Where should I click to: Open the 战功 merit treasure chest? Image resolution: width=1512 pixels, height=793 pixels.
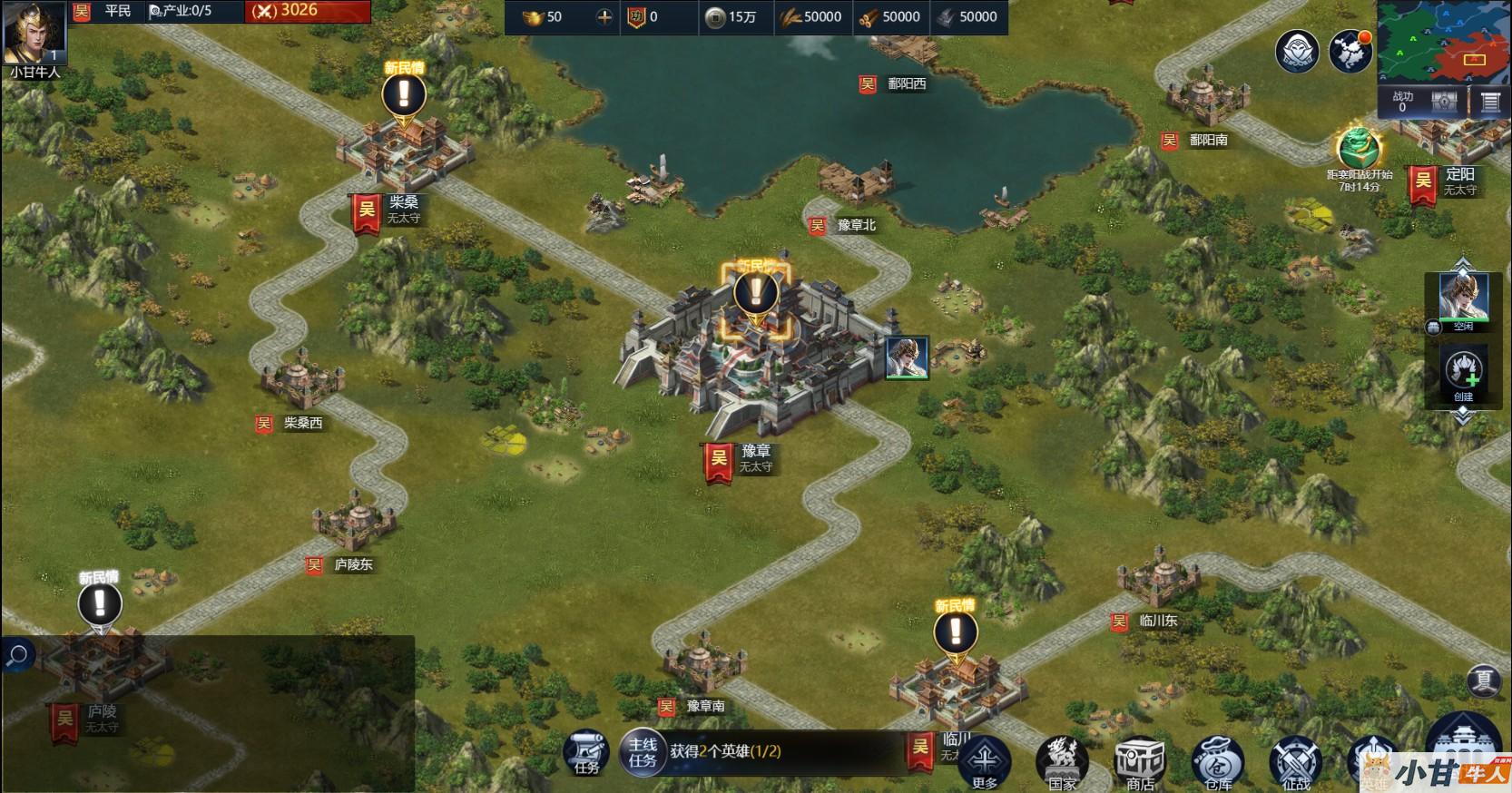(1444, 103)
